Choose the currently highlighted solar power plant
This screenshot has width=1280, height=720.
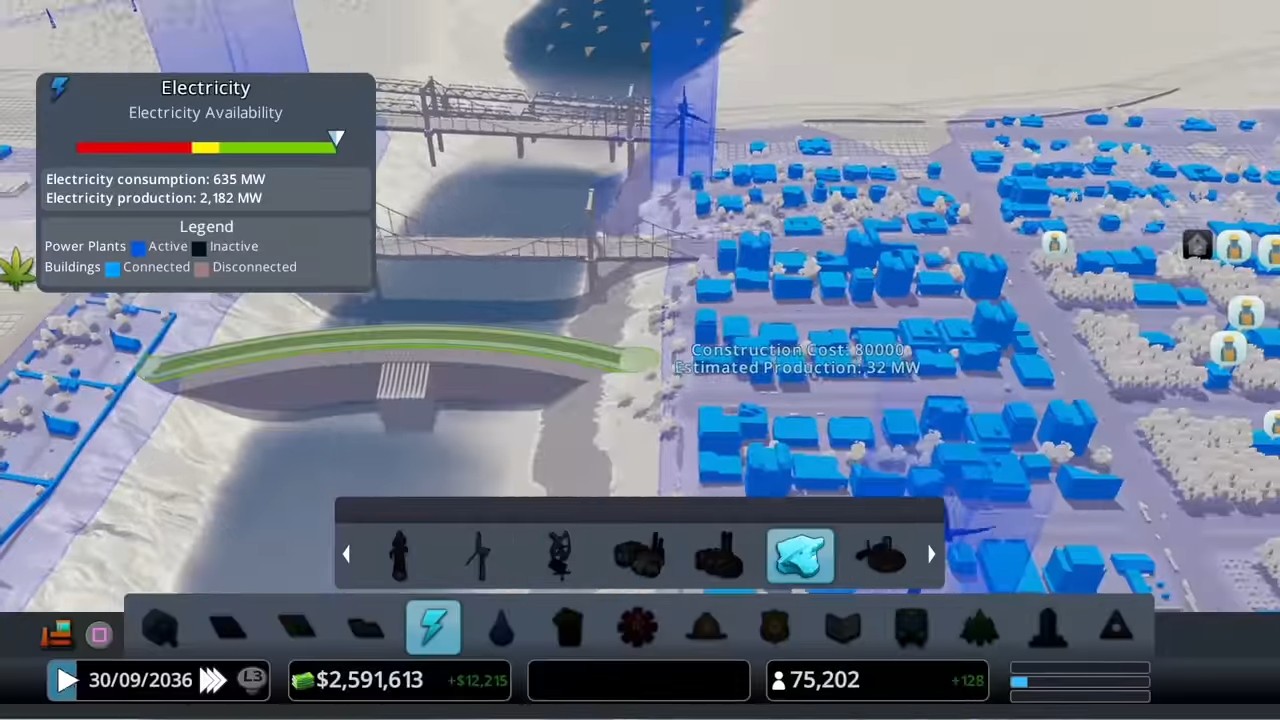(798, 555)
